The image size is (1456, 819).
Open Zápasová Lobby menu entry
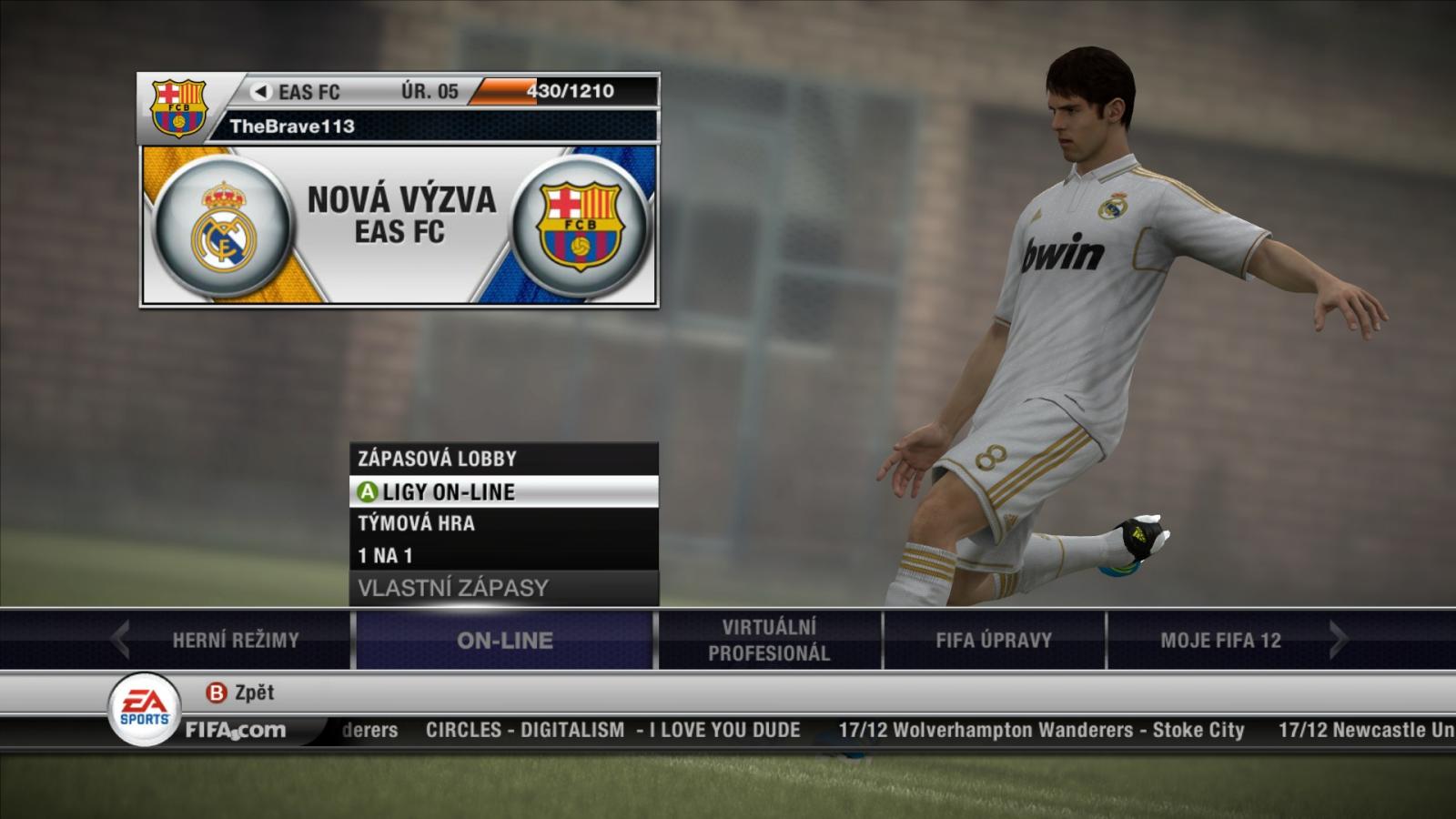click(x=503, y=459)
